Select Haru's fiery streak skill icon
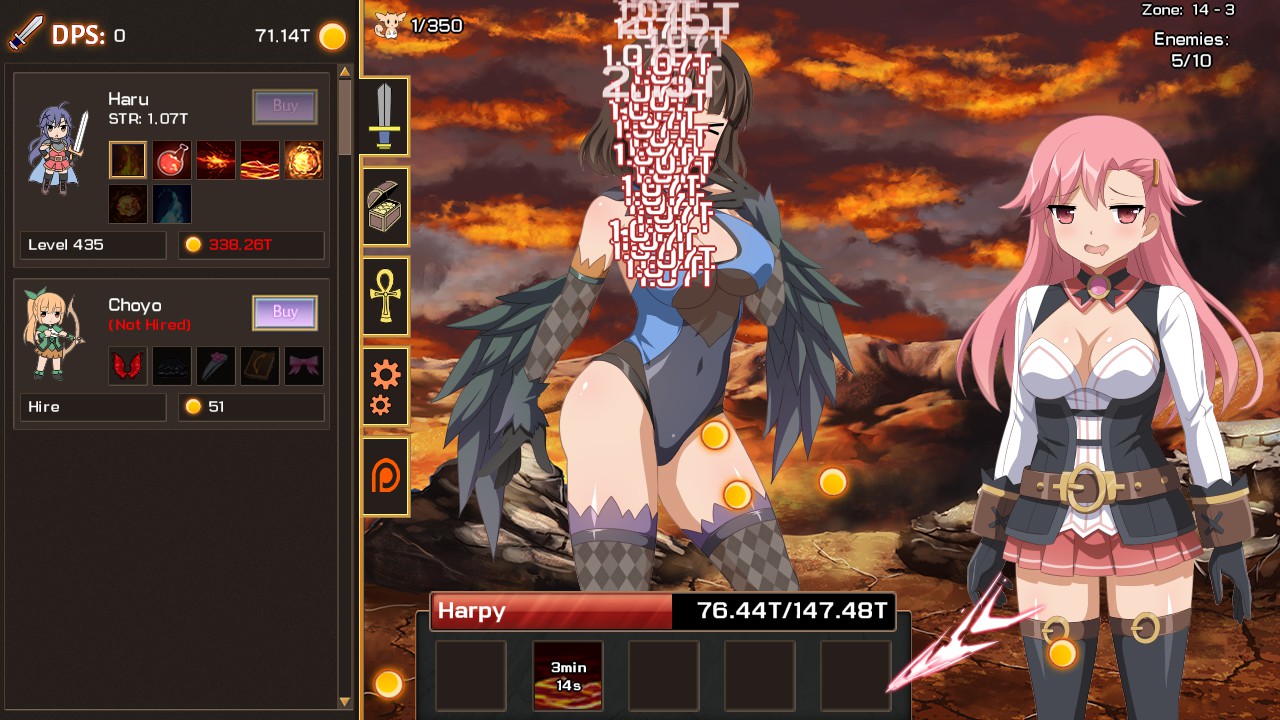 [x=216, y=160]
